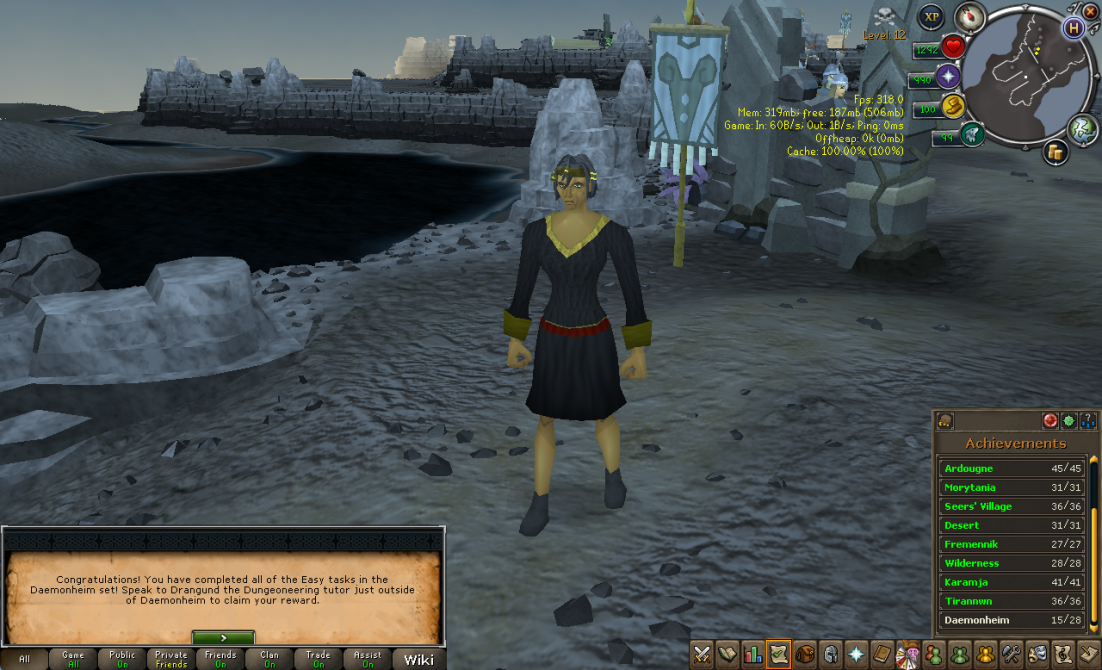Toggle the Public chat filter
This screenshot has height=670, width=1102.
[x=122, y=659]
